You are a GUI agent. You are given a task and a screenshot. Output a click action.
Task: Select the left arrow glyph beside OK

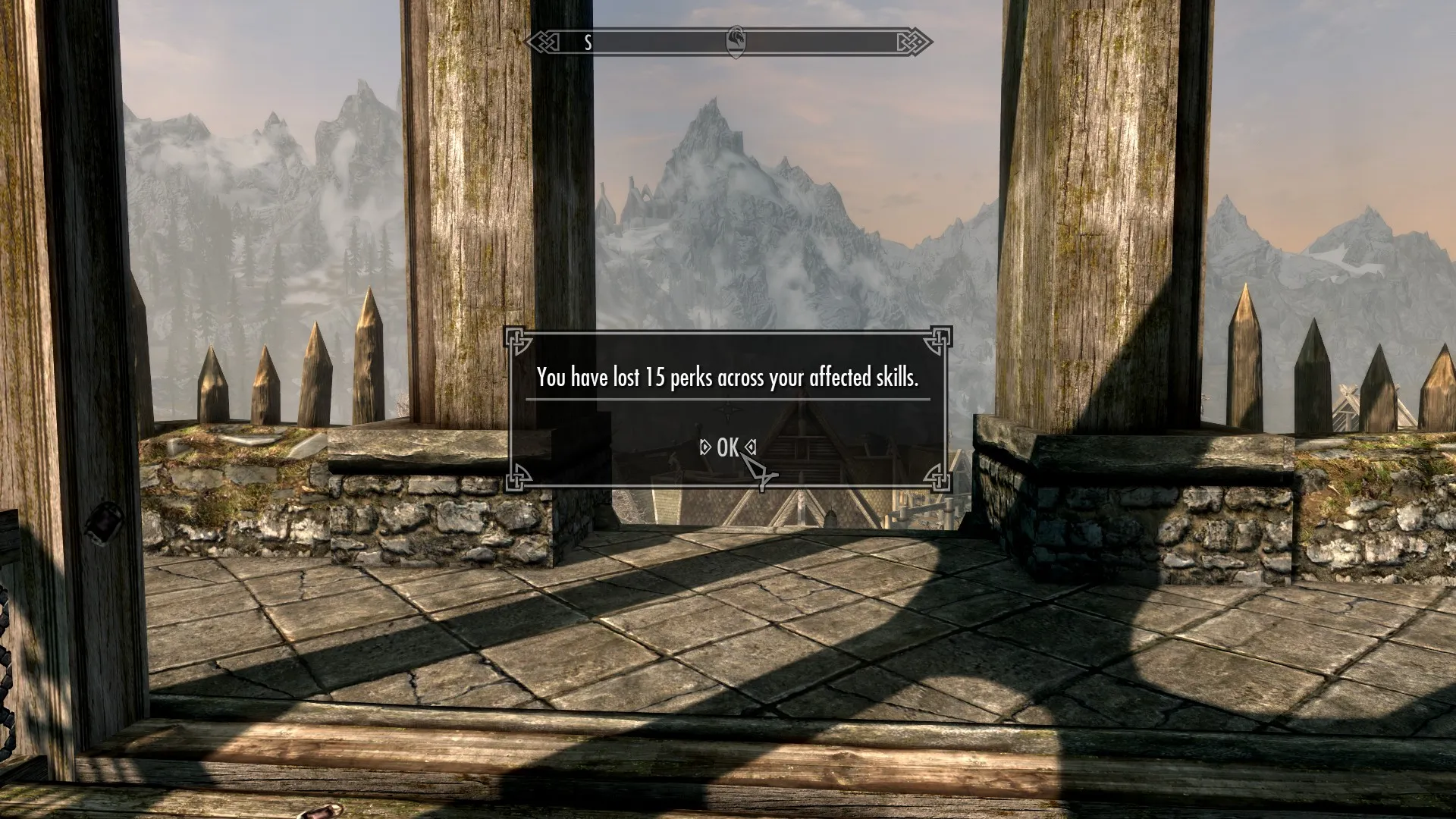click(x=705, y=448)
